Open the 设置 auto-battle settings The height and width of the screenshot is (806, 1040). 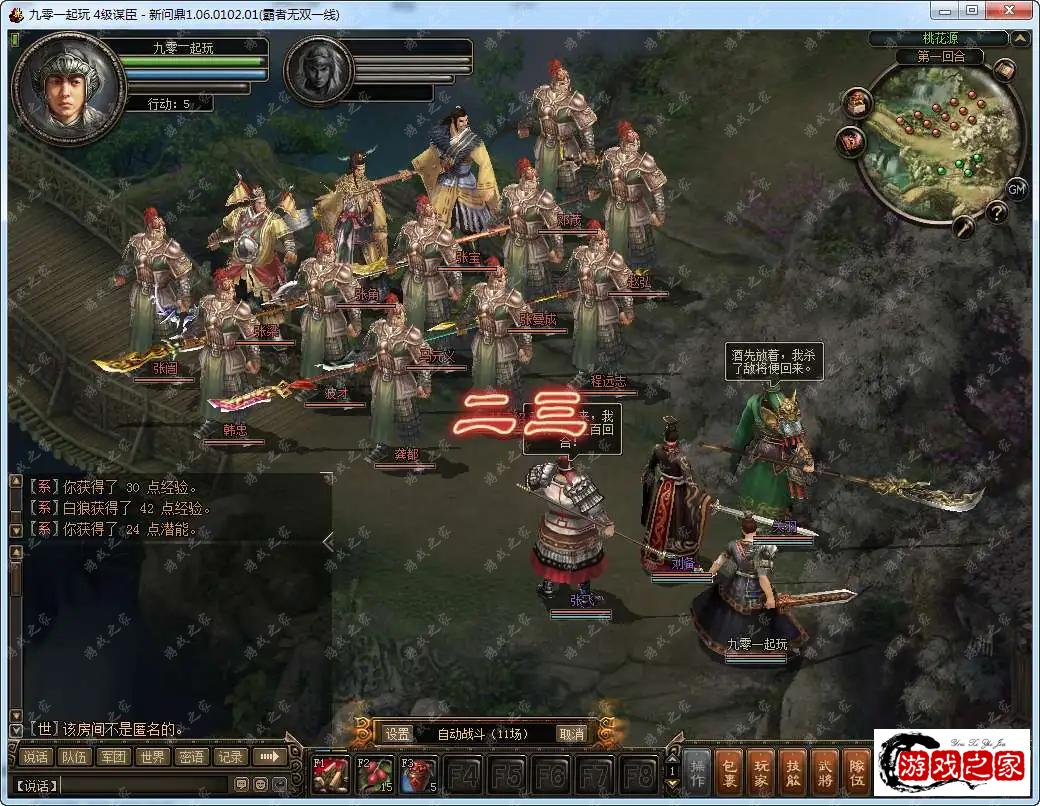click(397, 734)
